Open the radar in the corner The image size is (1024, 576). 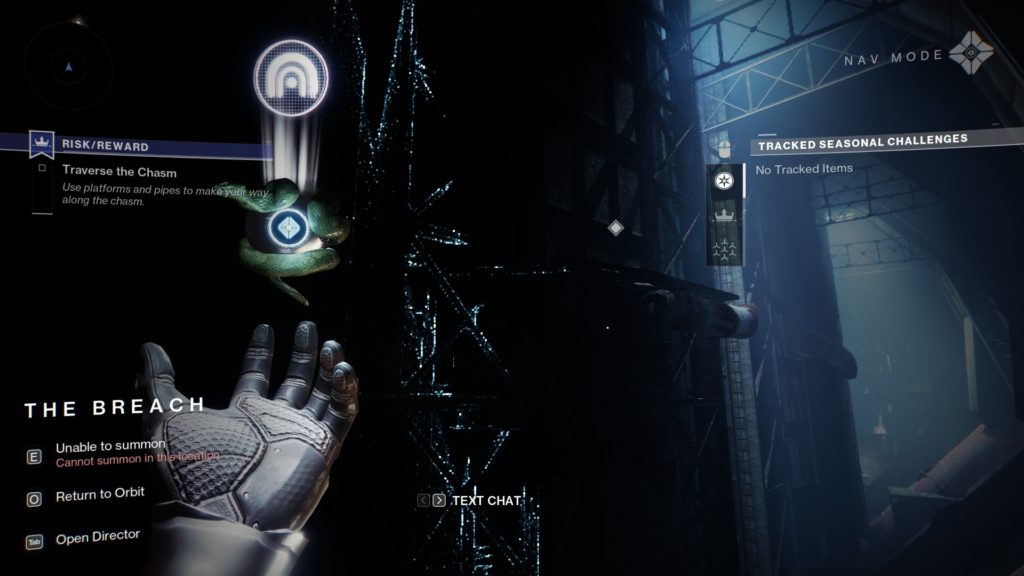coord(68,67)
